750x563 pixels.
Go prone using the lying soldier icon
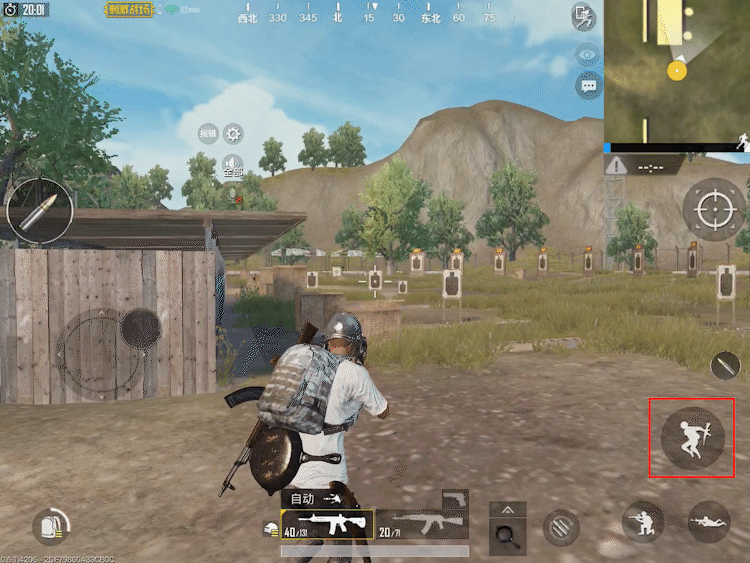tap(708, 521)
